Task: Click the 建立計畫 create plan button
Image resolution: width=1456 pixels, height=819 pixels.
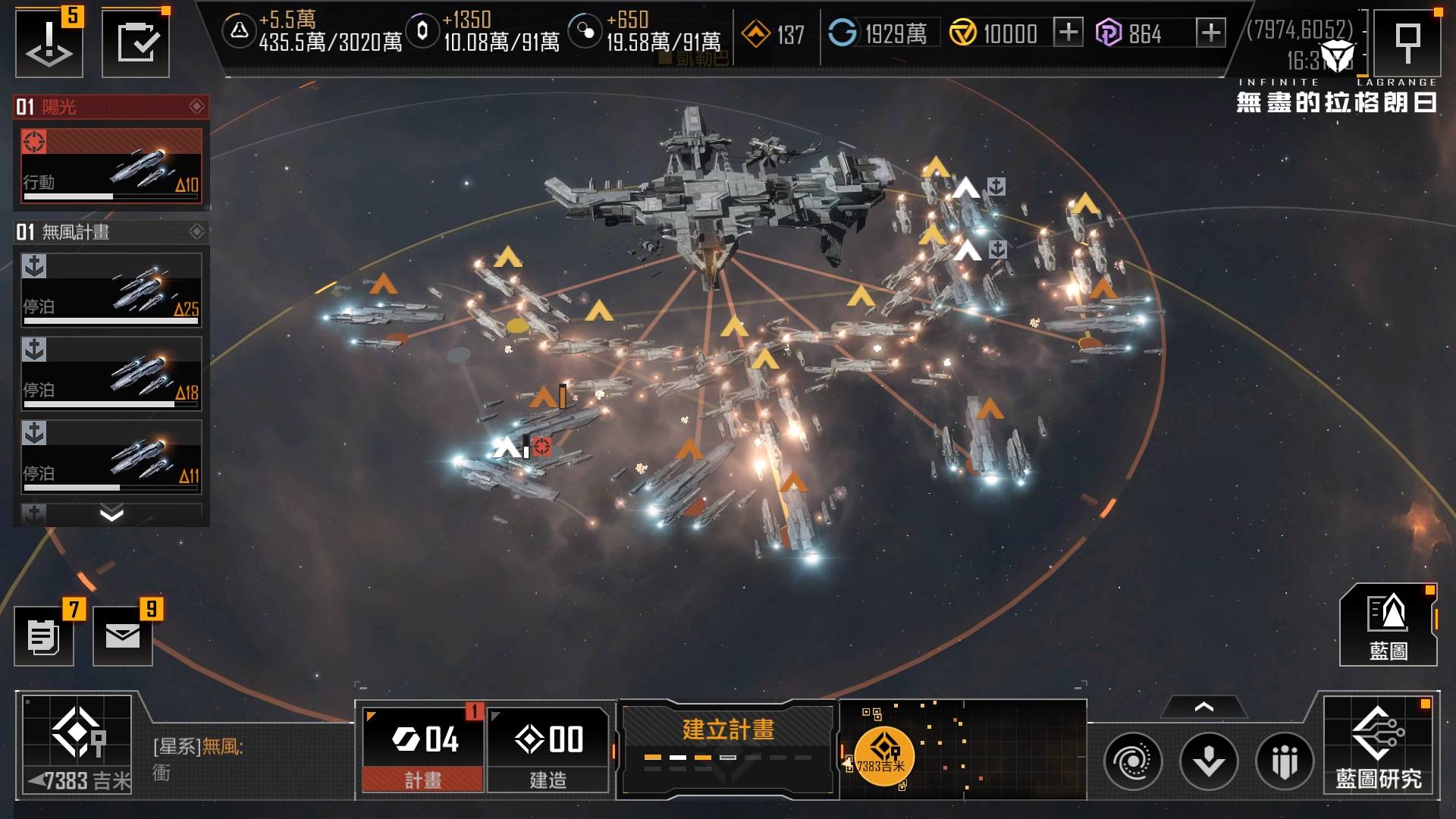Action: [x=728, y=748]
